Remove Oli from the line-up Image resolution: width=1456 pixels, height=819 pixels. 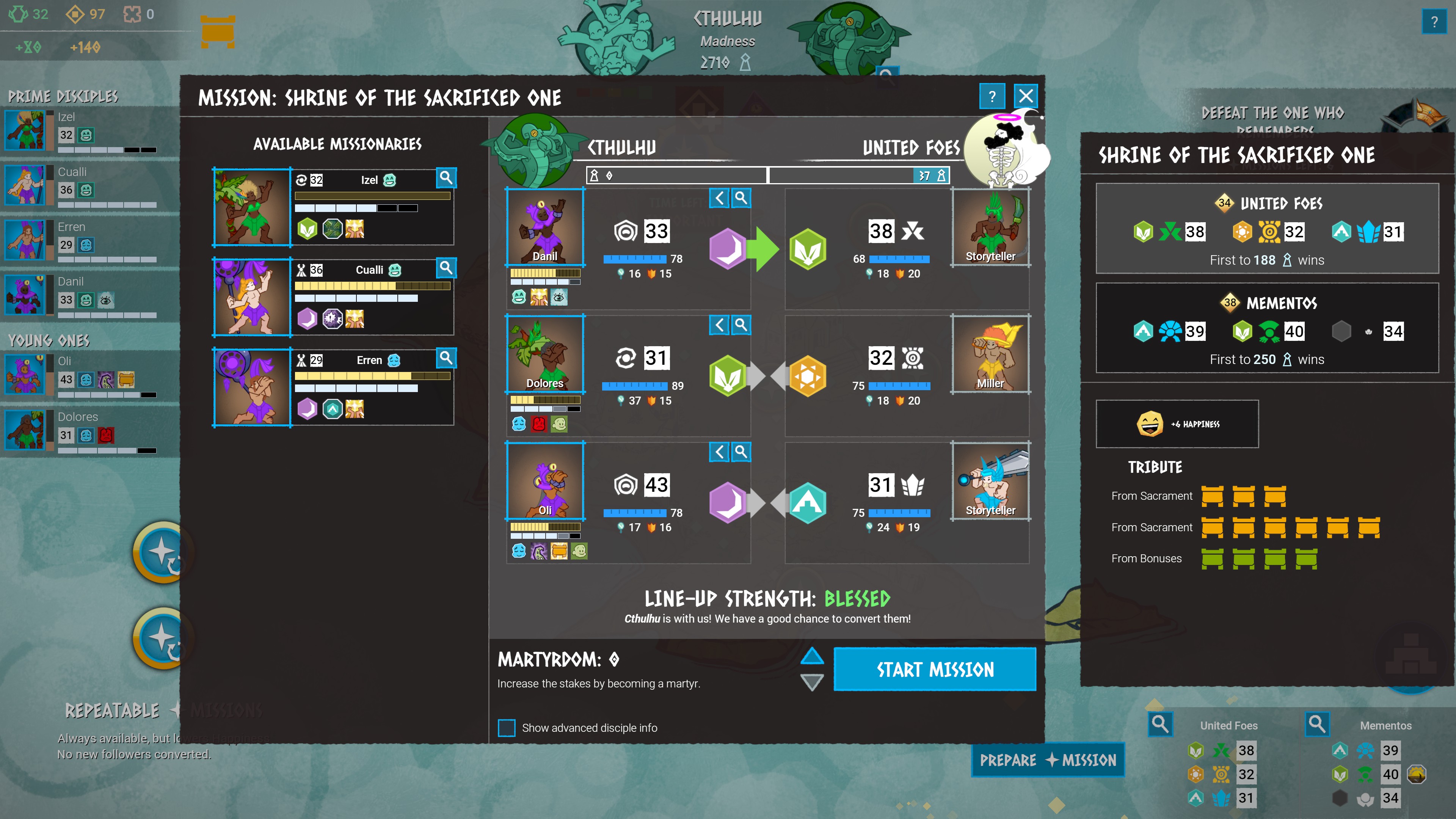(x=719, y=452)
